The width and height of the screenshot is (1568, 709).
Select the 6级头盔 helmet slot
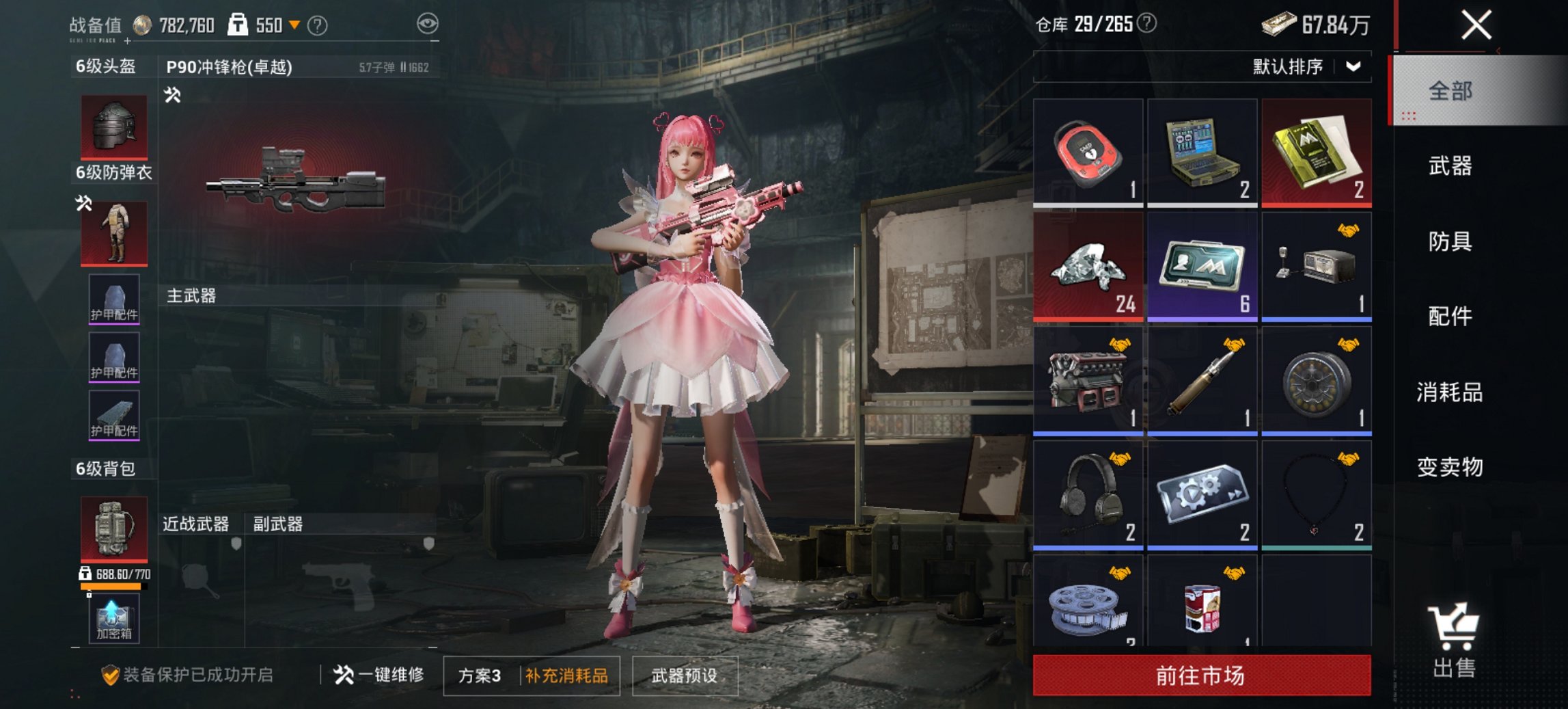[x=113, y=126]
